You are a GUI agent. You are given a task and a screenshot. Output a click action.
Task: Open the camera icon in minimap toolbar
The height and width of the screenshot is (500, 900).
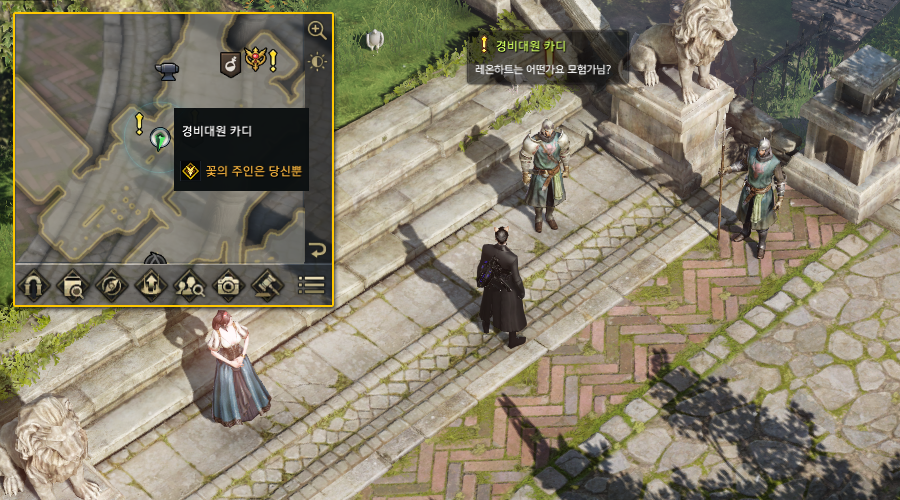[x=229, y=285]
